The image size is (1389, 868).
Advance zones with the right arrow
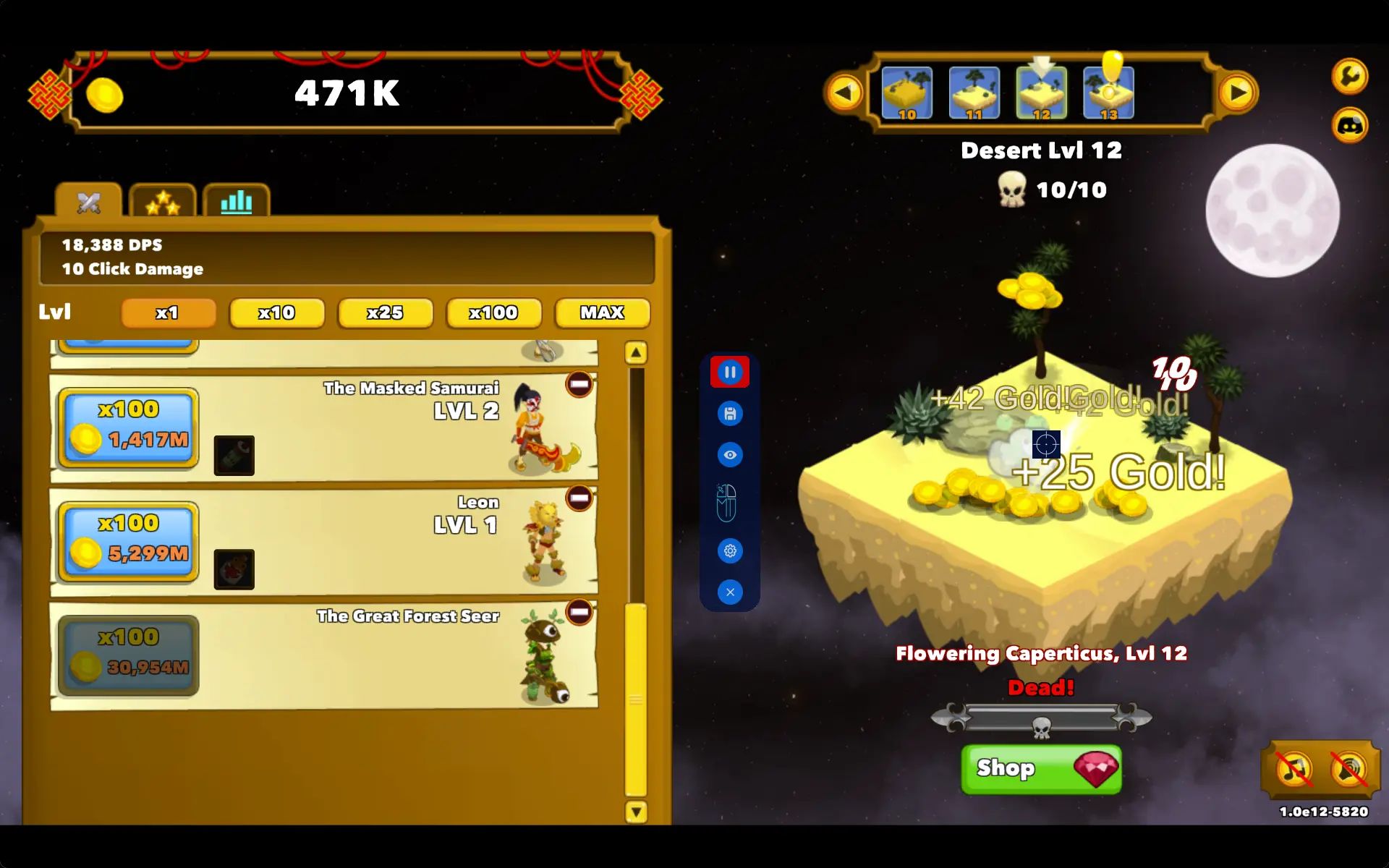pos(1238,93)
